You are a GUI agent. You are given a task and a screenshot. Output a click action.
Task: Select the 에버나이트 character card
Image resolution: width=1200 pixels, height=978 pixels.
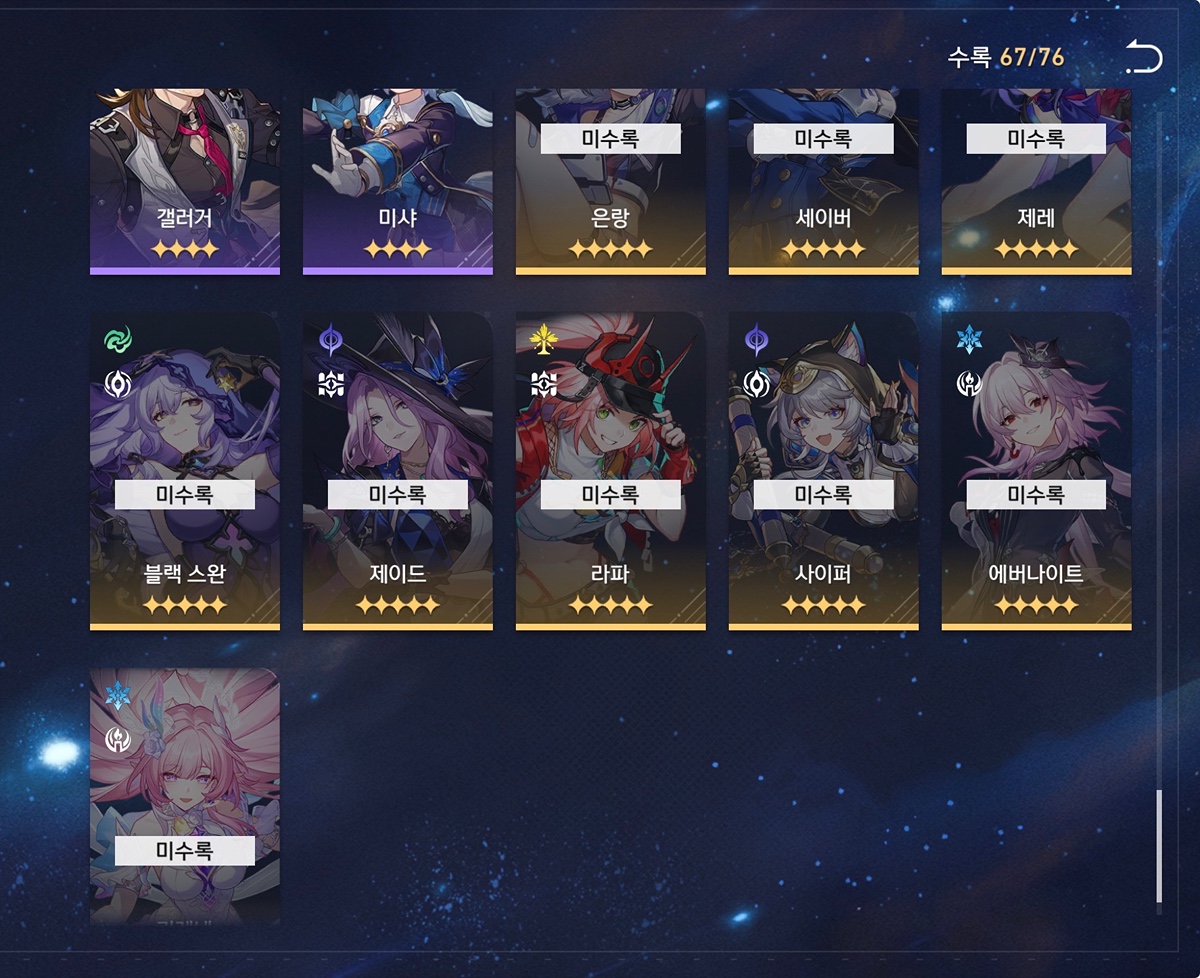pos(1037,471)
